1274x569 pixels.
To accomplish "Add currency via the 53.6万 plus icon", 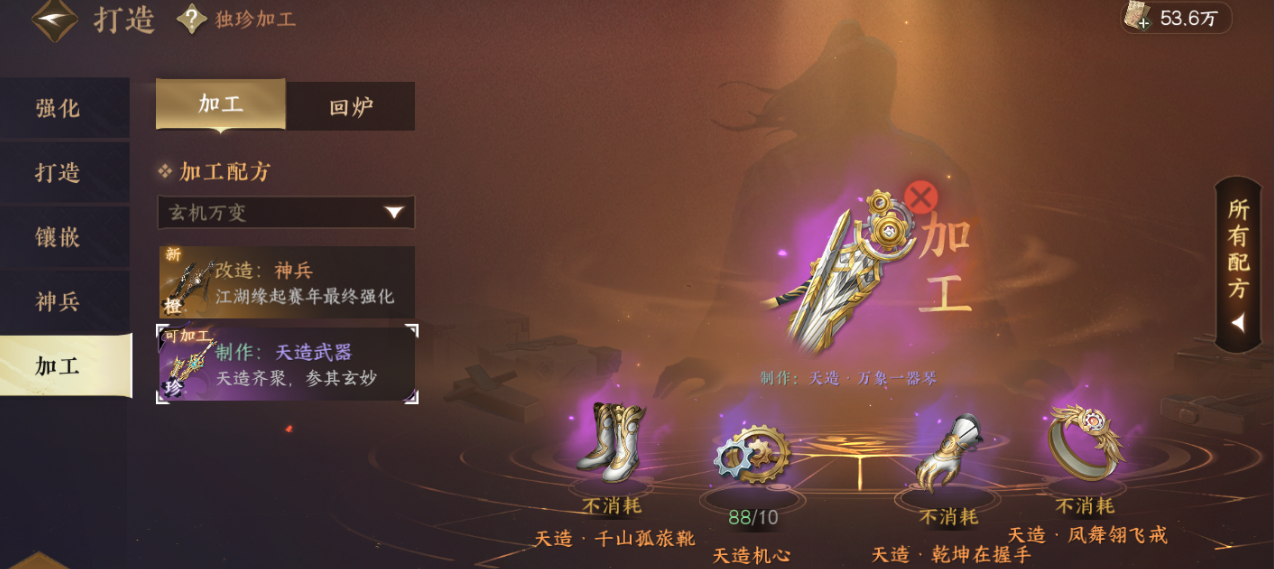I will click(1142, 22).
